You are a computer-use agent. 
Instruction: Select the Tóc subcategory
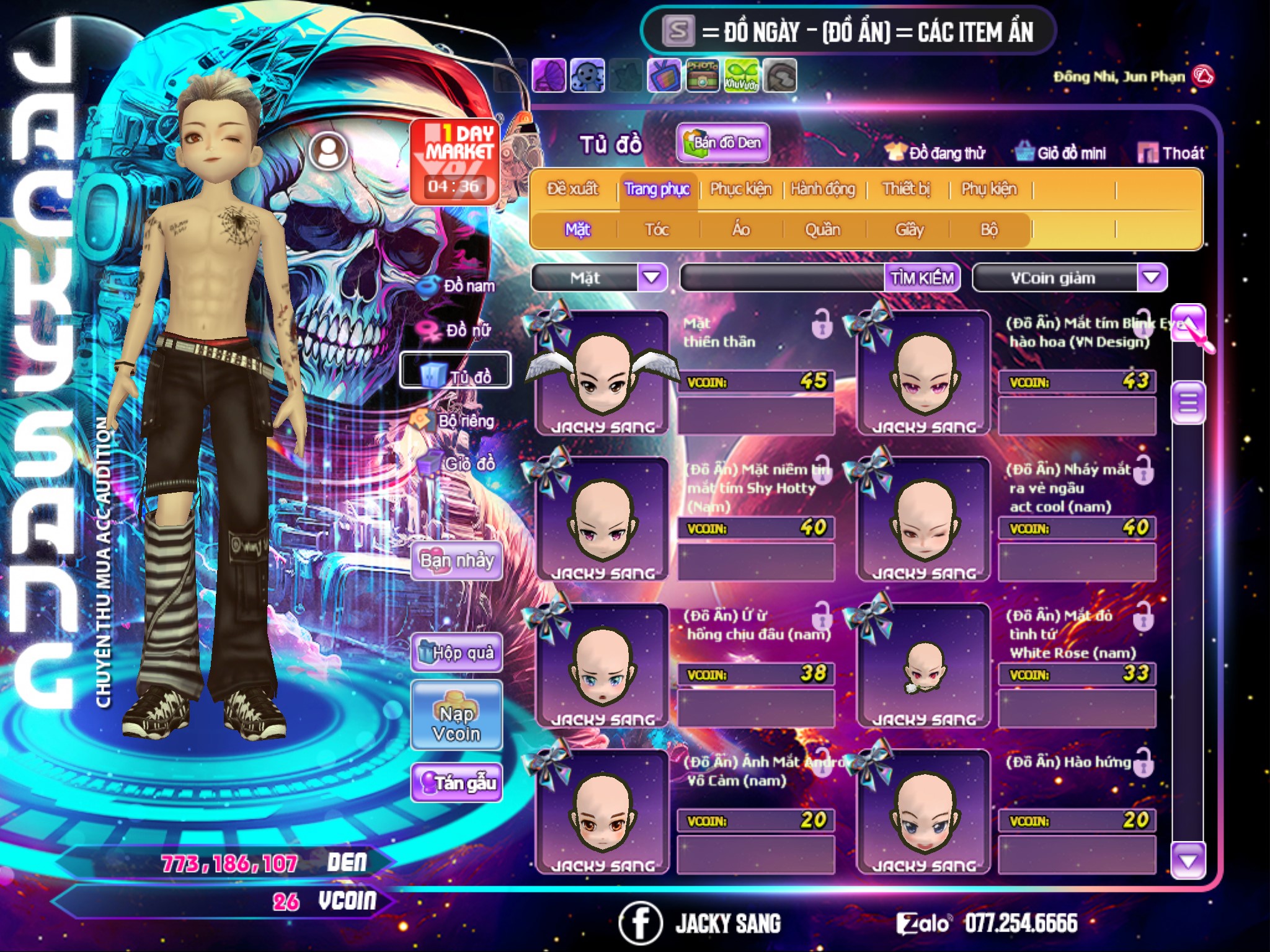pos(657,230)
